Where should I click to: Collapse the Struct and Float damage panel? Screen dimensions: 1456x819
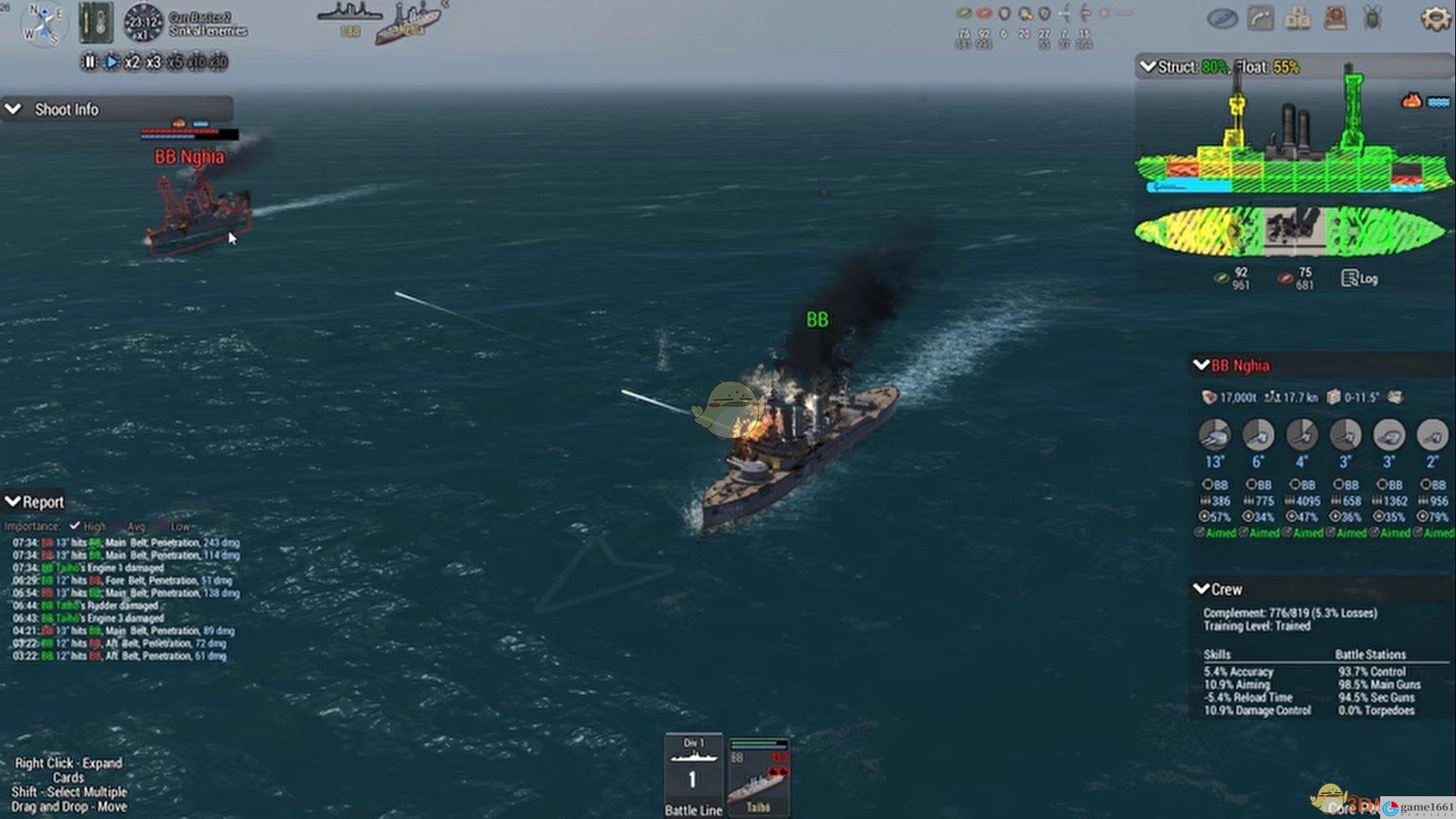(x=1148, y=67)
